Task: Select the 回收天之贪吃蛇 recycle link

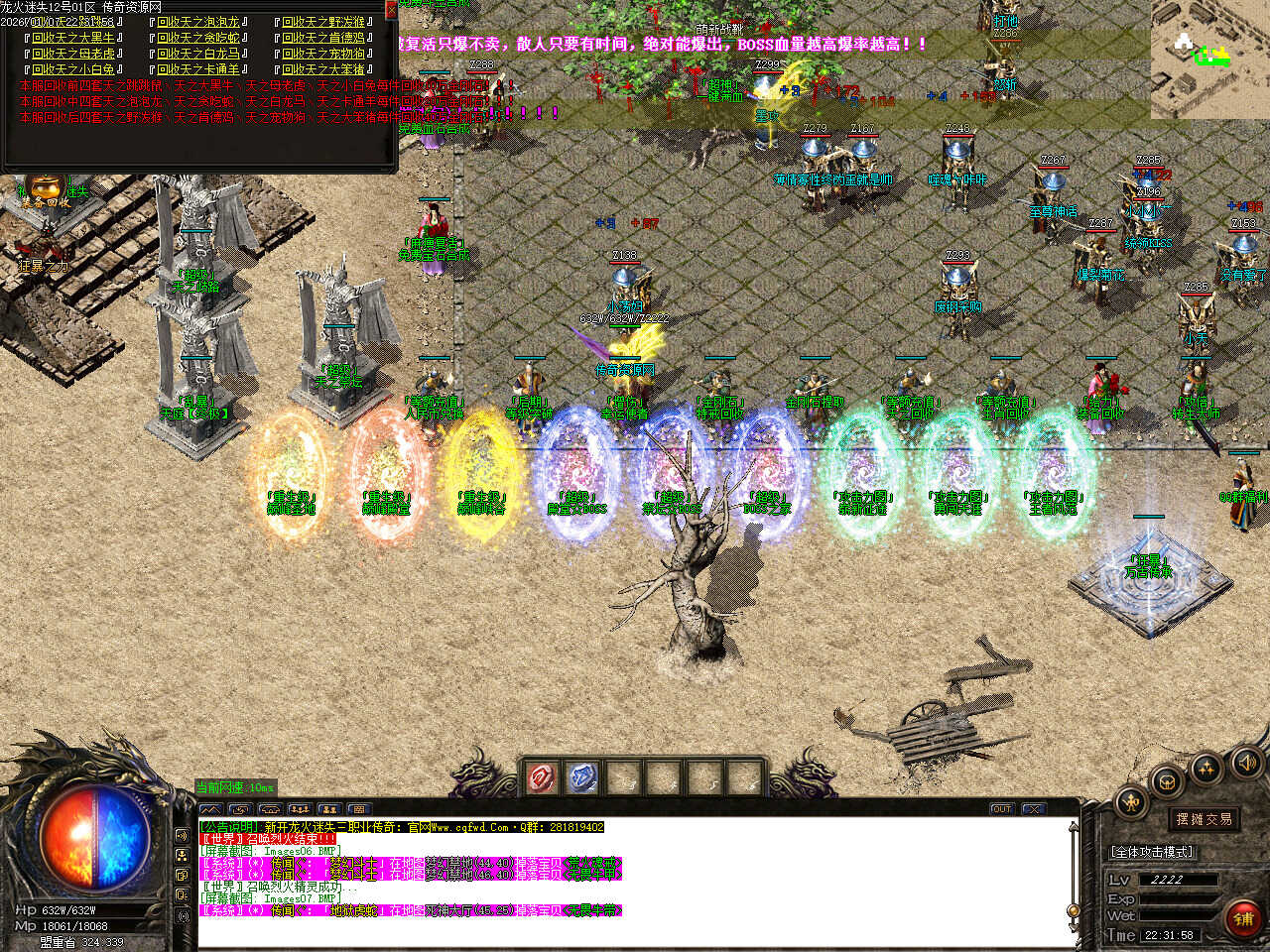Action: pos(198,38)
